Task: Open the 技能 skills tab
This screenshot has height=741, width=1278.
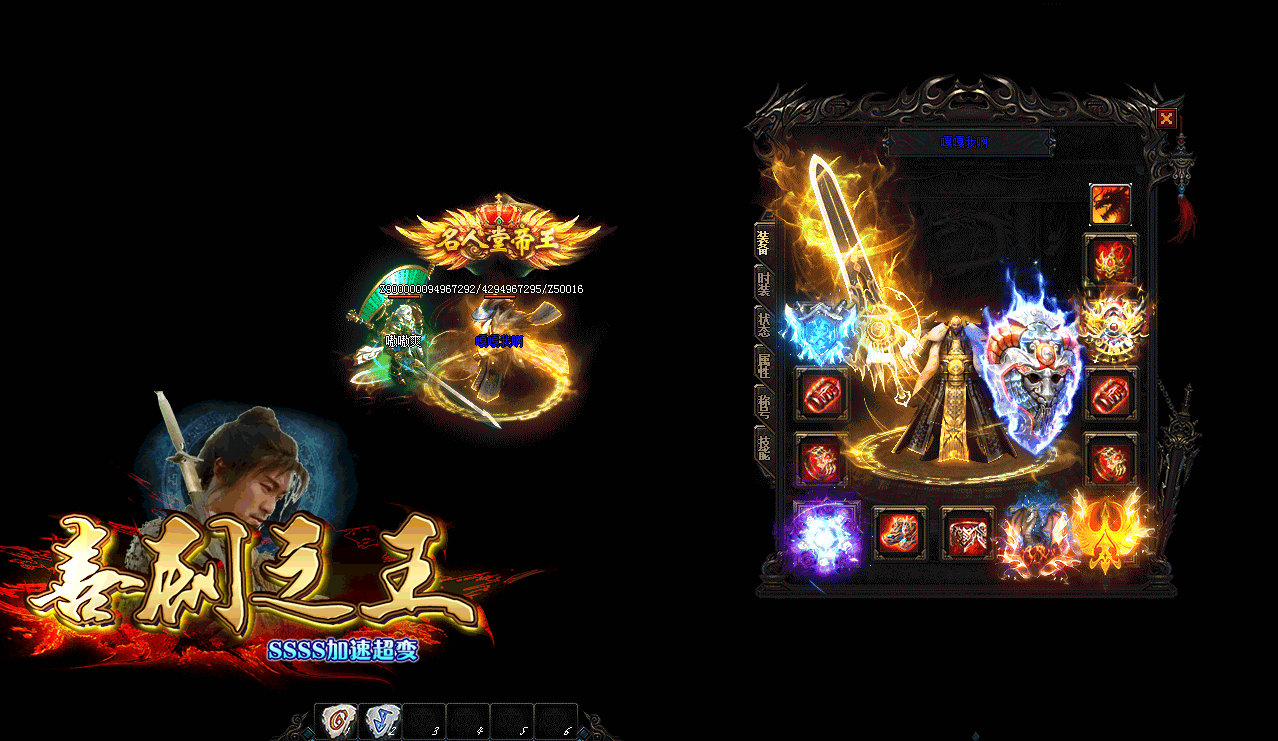Action: click(x=764, y=446)
